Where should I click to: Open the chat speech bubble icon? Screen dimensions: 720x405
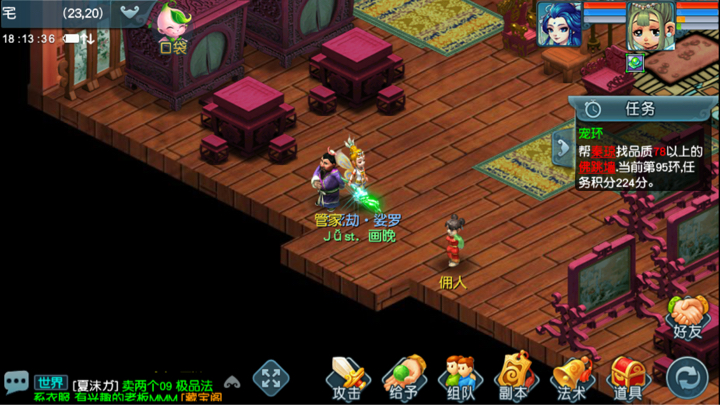16,382
